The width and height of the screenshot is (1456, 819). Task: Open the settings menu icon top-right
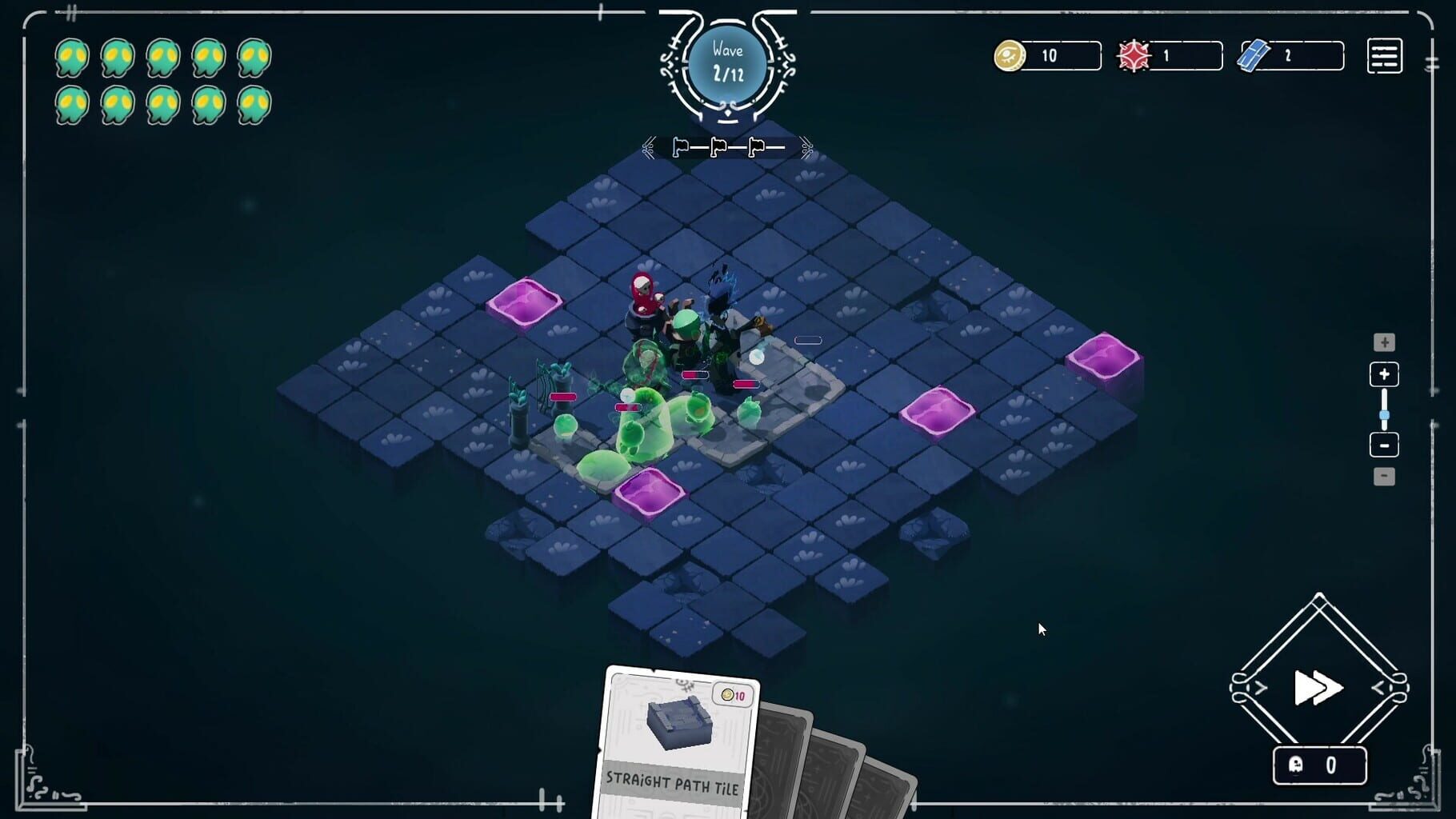tap(1386, 56)
